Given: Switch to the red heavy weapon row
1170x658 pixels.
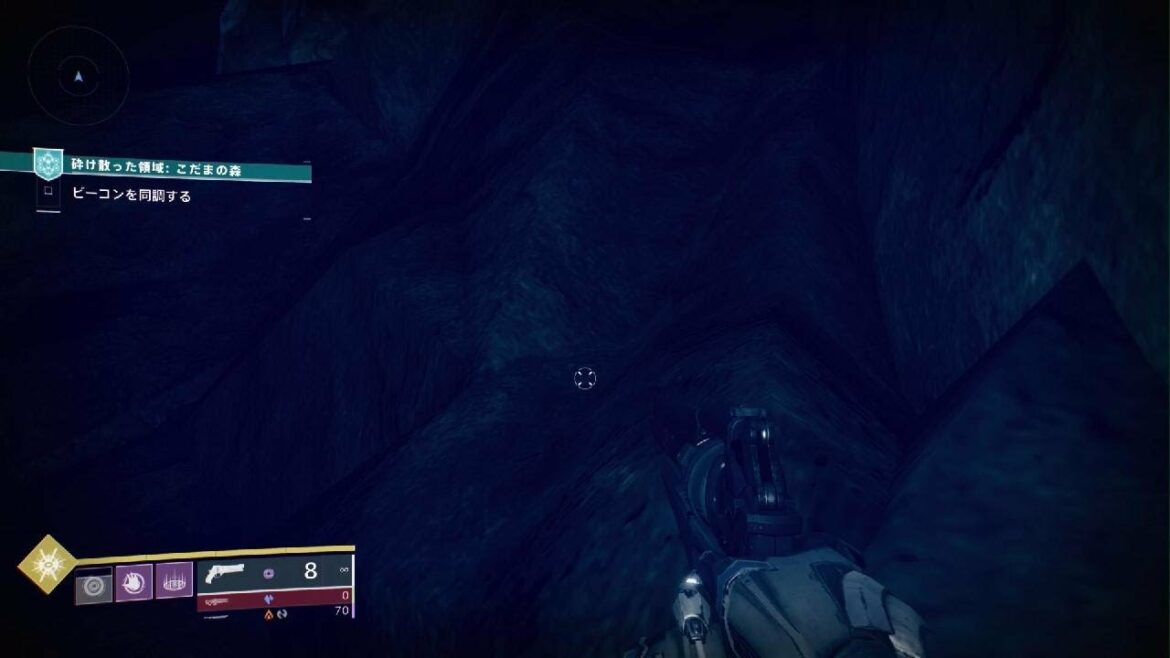Looking at the screenshot, I should click(x=275, y=596).
